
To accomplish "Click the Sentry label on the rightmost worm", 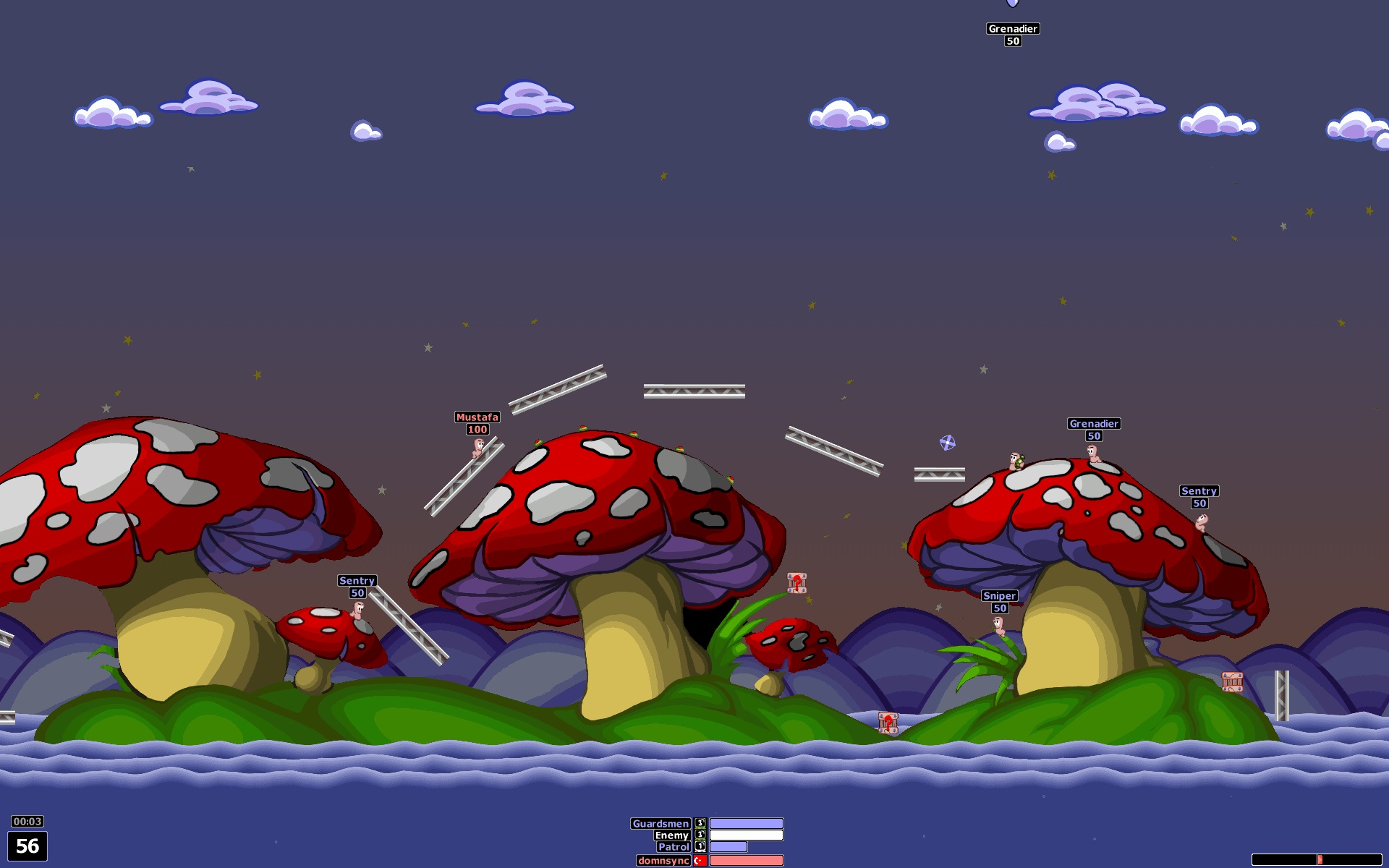I will [1200, 490].
